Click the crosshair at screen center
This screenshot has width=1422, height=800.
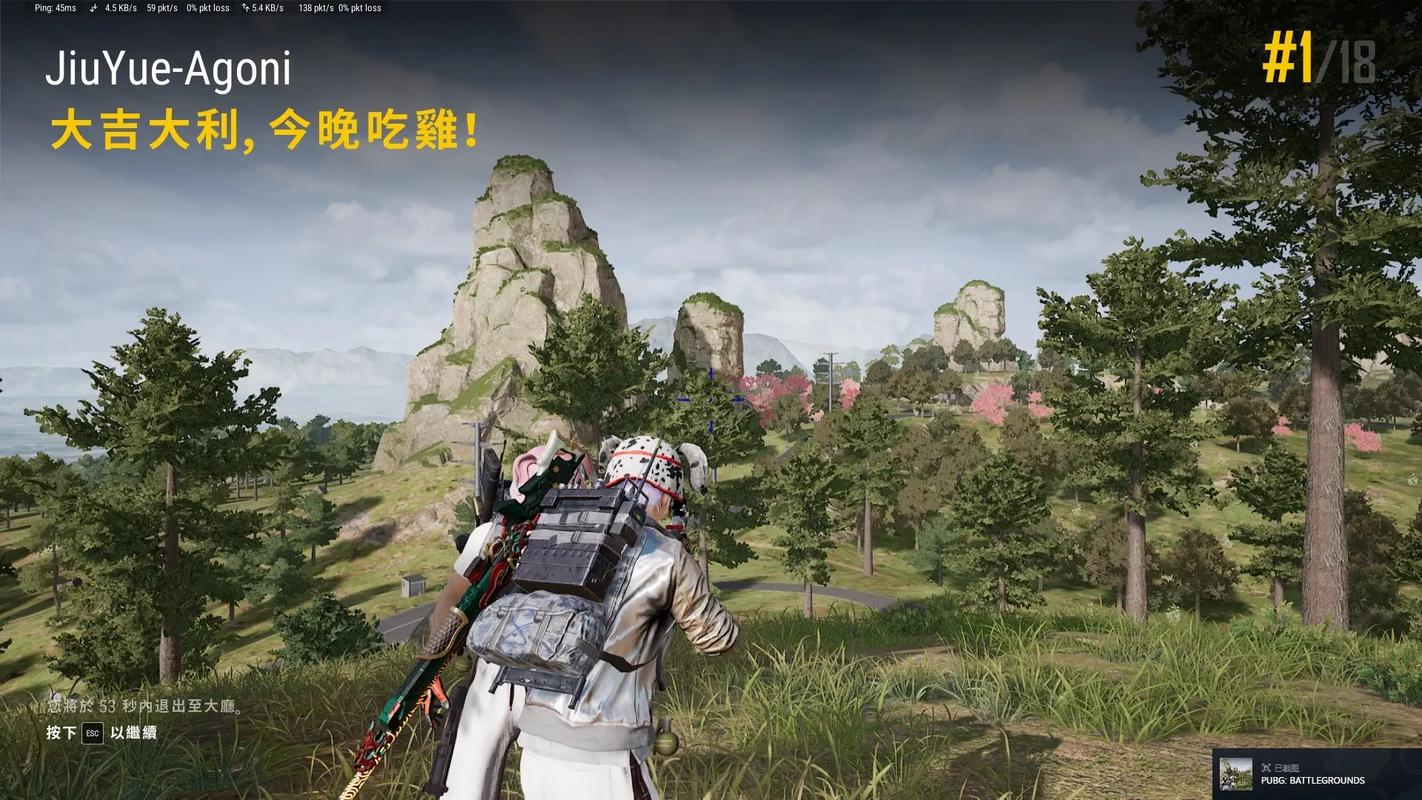tap(709, 400)
